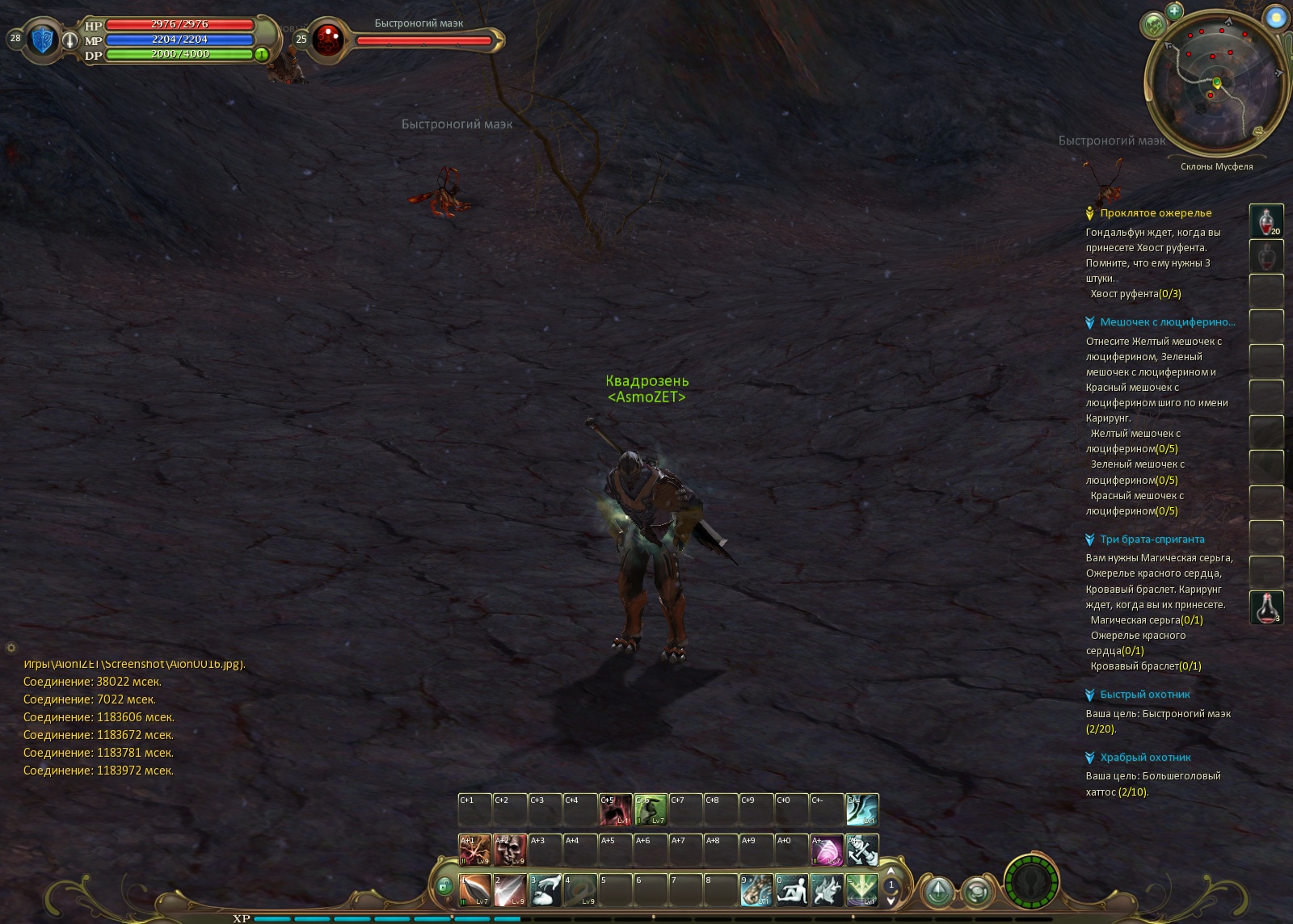
Task: Use the sitting rest skill in slot 0
Action: (791, 890)
